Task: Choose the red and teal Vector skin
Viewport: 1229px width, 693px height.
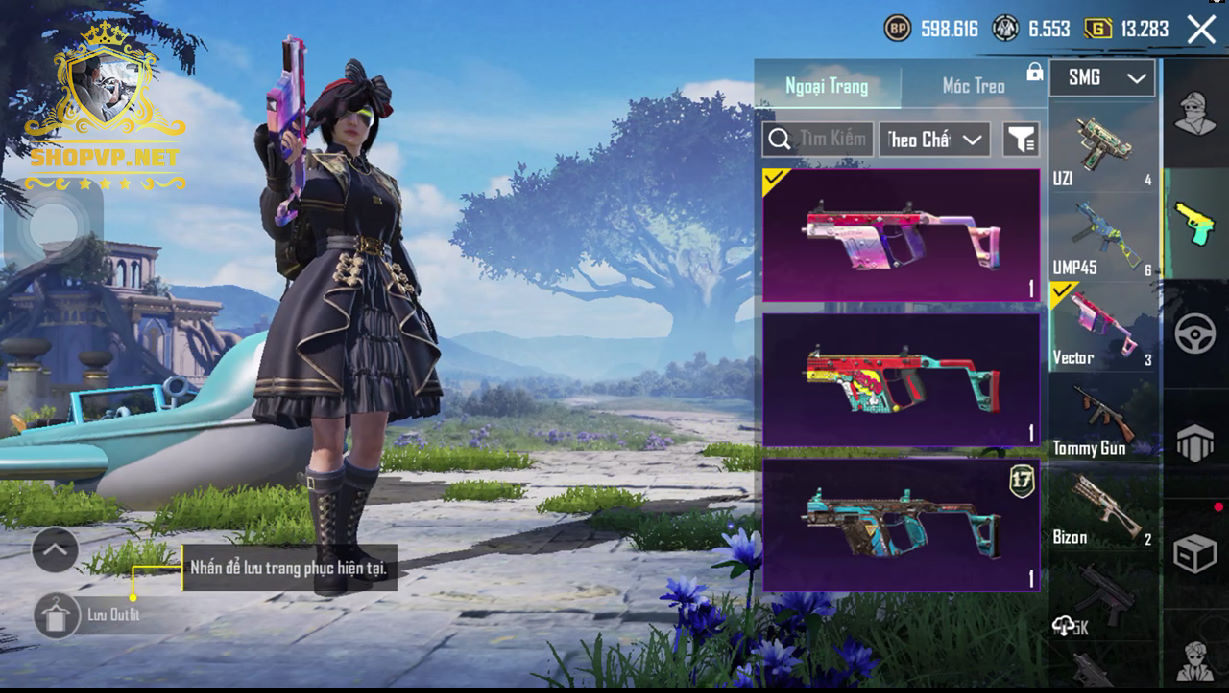Action: click(x=900, y=380)
